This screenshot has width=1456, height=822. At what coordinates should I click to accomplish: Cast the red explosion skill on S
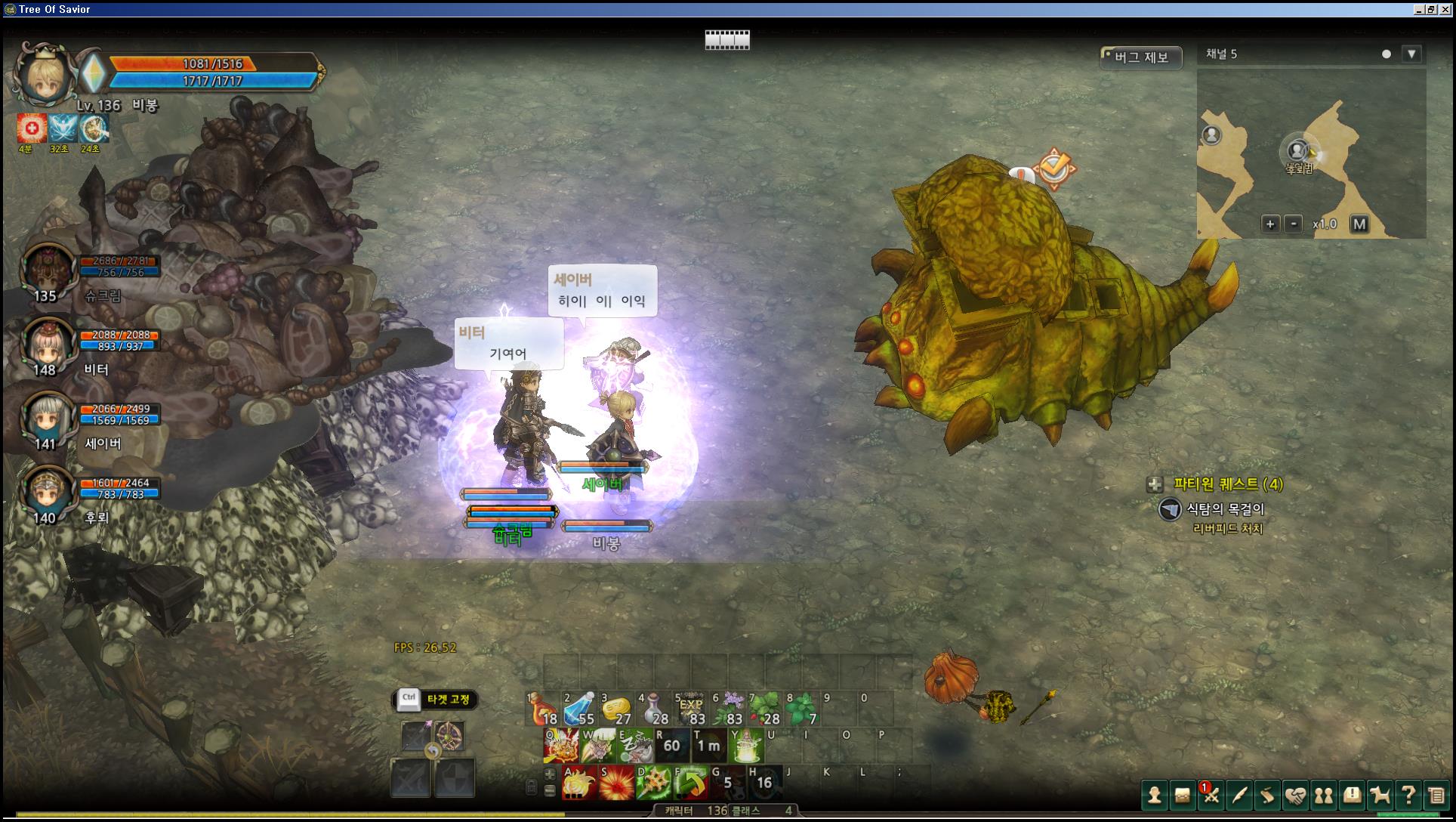(616, 783)
